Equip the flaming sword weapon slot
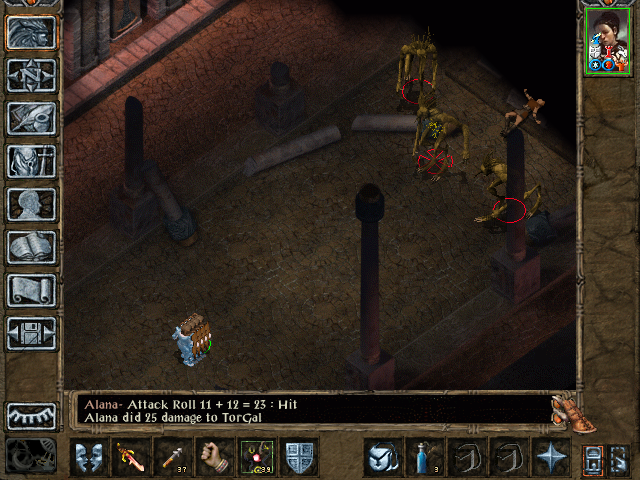The image size is (640, 480). 129,457
